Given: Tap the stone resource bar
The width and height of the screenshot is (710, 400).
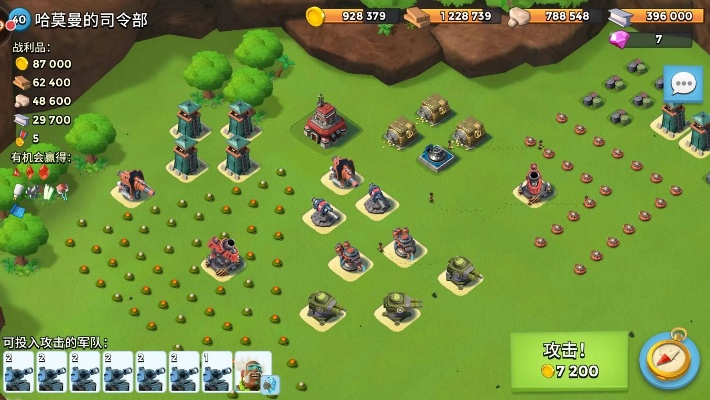Looking at the screenshot, I should pyautogui.click(x=555, y=16).
